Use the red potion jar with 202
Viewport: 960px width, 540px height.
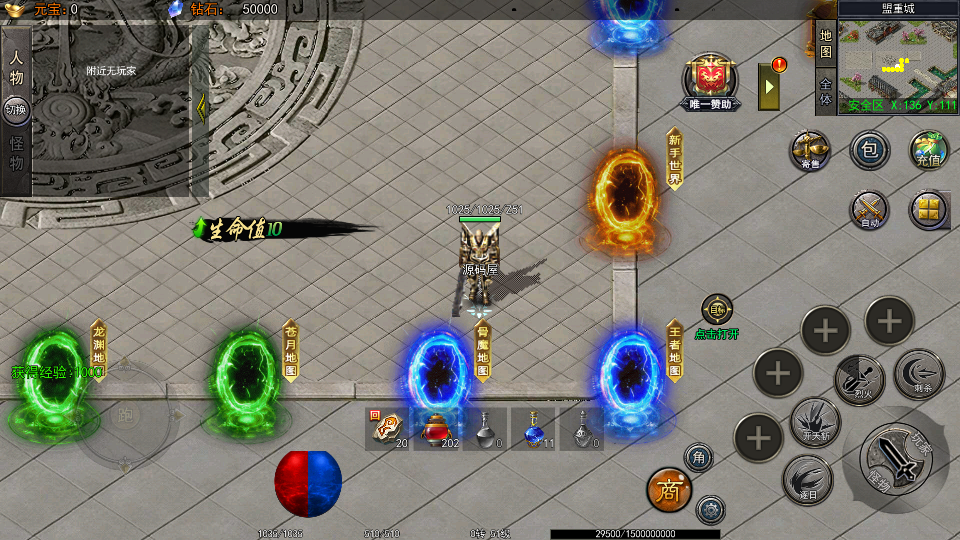pos(436,428)
